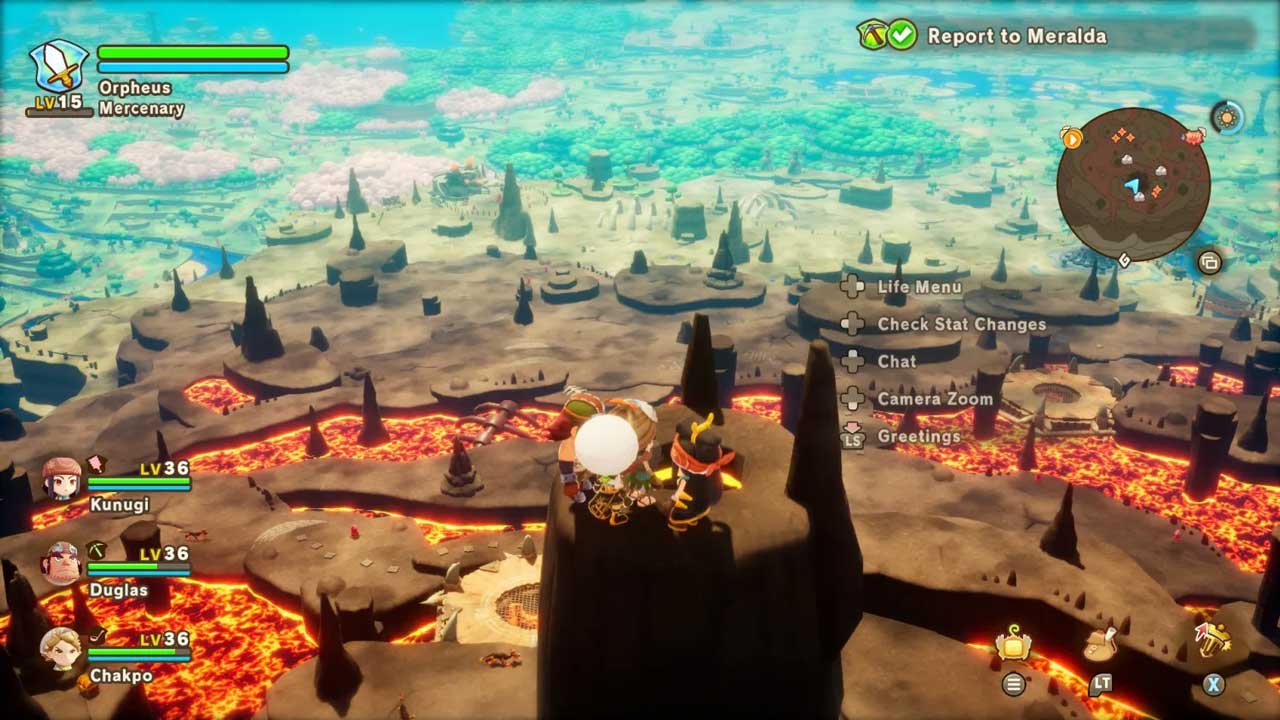1280x720 pixels.
Task: Open the item pouch bag icon
Action: tap(1100, 645)
